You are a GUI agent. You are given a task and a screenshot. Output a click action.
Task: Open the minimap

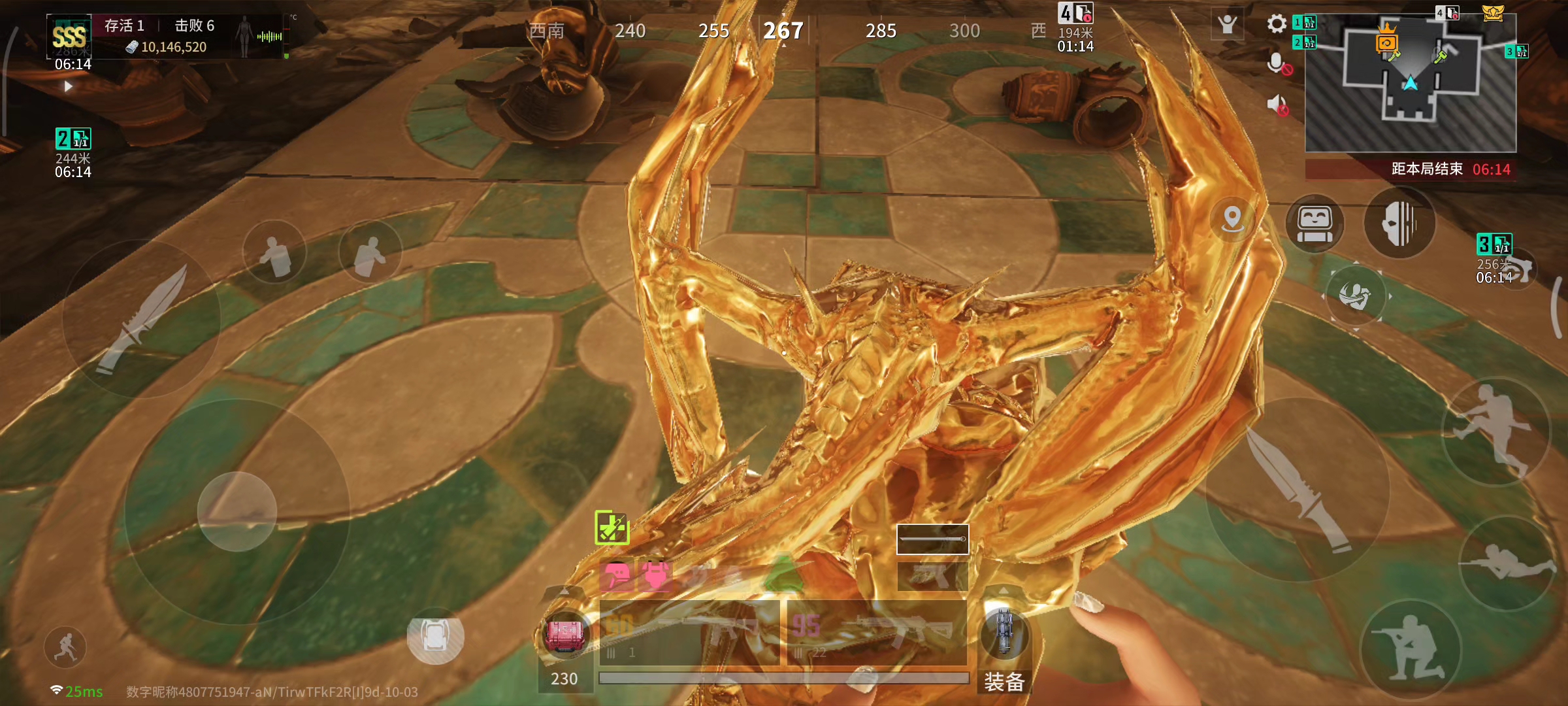1410,82
